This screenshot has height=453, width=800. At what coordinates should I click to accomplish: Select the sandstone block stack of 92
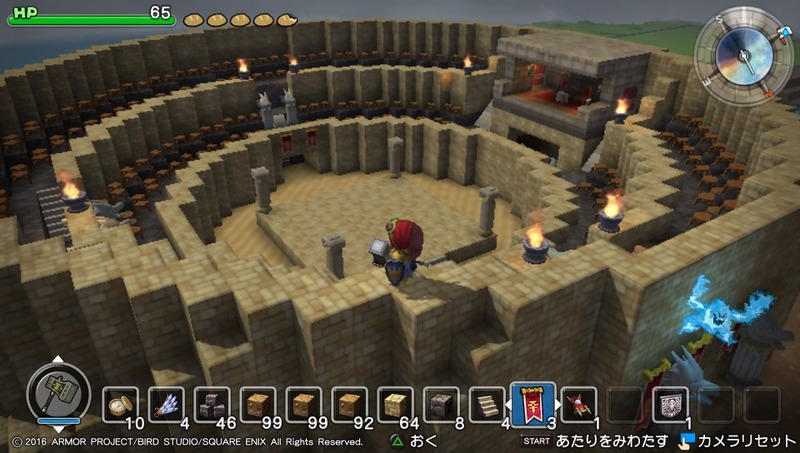pos(349,403)
